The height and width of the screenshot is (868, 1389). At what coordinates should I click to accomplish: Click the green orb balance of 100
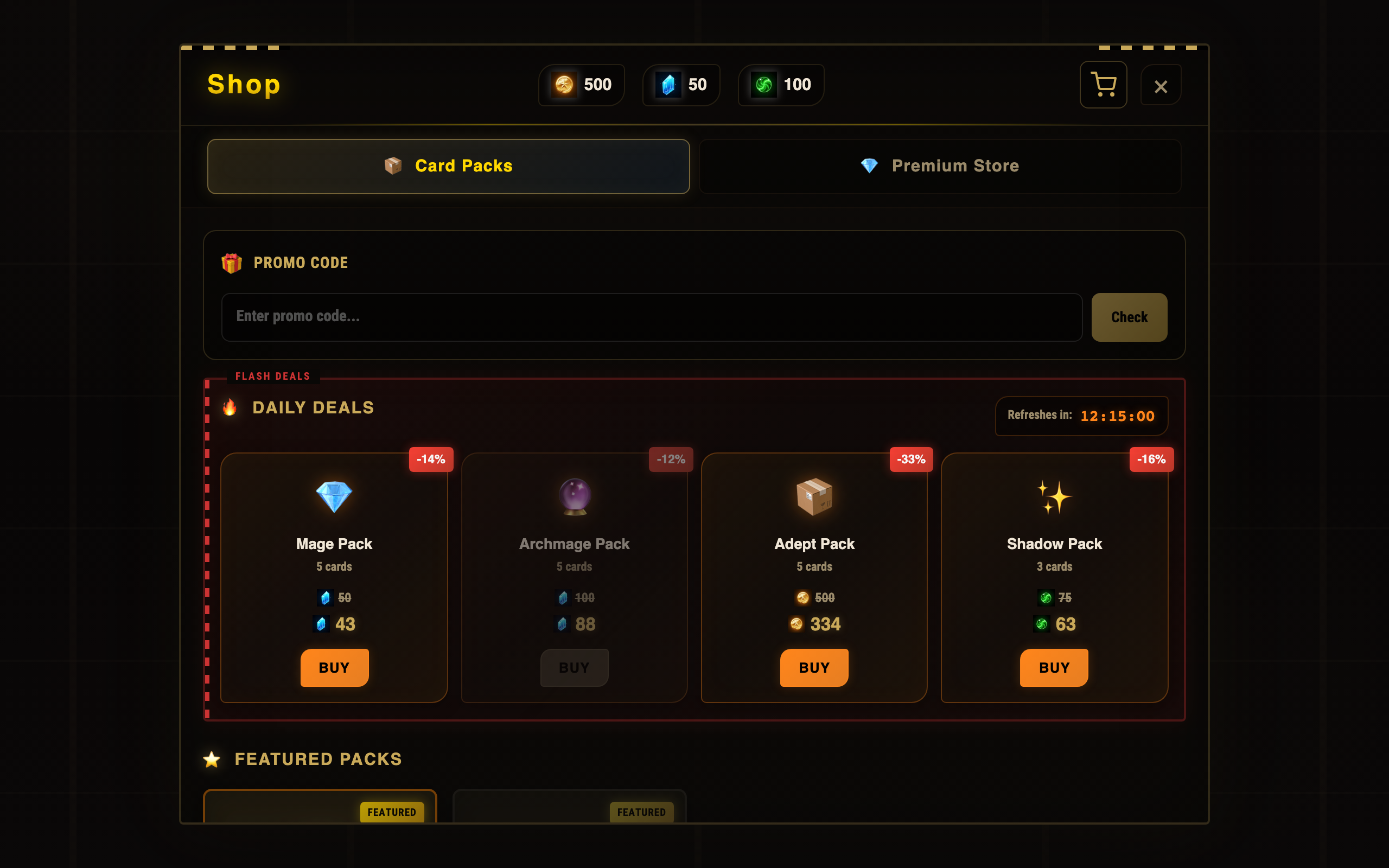point(781,85)
